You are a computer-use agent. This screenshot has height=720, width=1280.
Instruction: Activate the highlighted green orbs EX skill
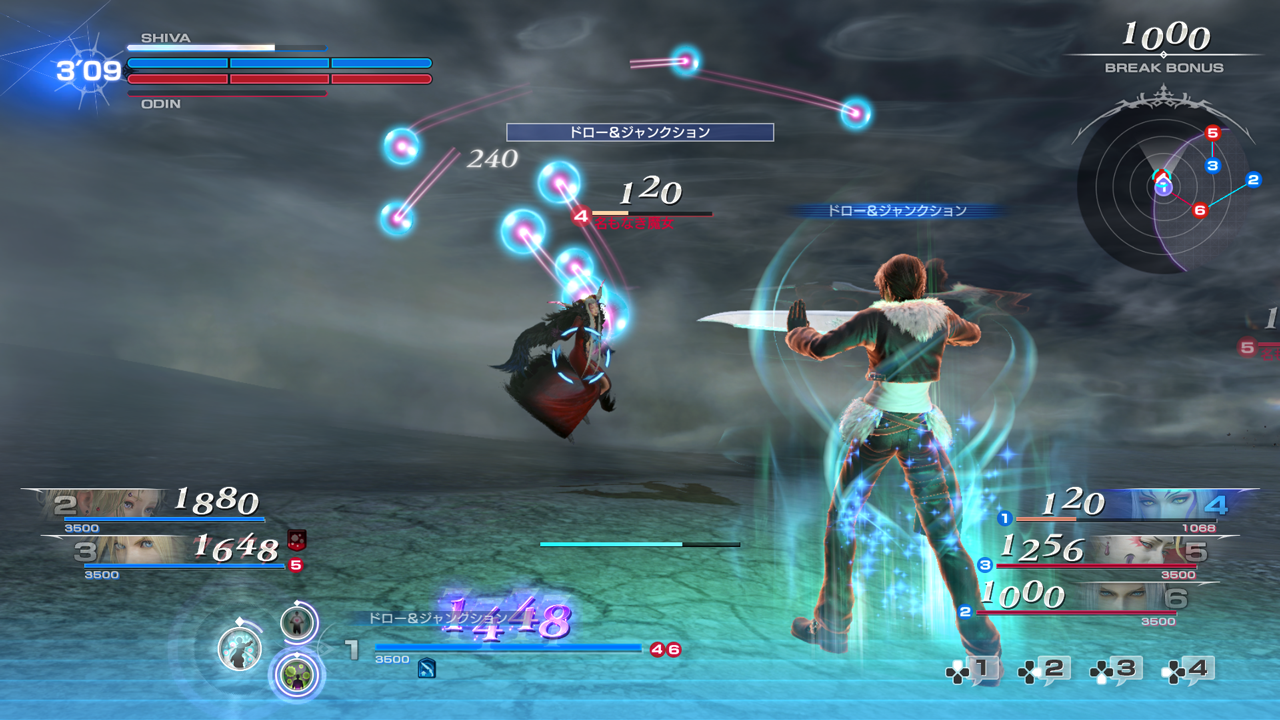click(x=297, y=675)
